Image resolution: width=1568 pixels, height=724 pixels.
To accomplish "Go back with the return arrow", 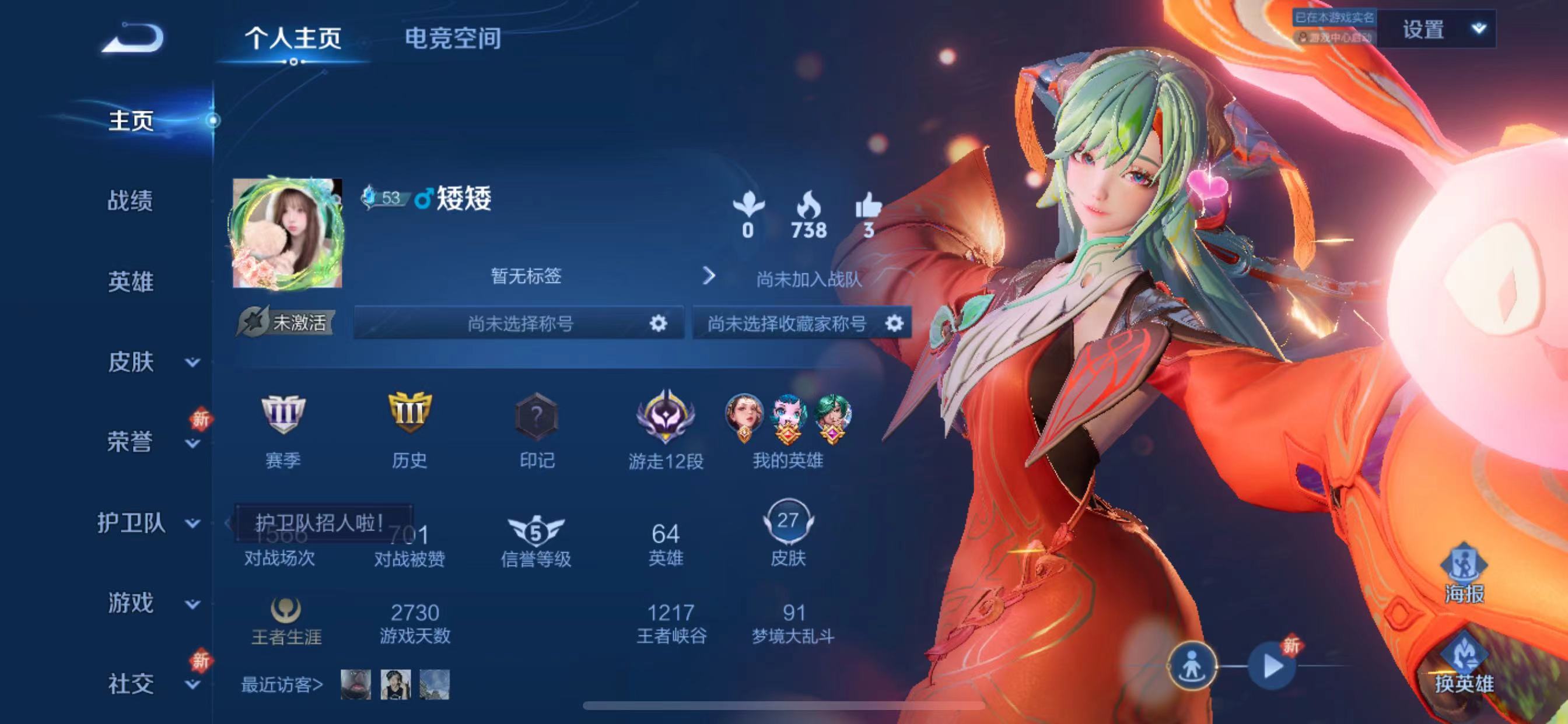I will coord(132,38).
